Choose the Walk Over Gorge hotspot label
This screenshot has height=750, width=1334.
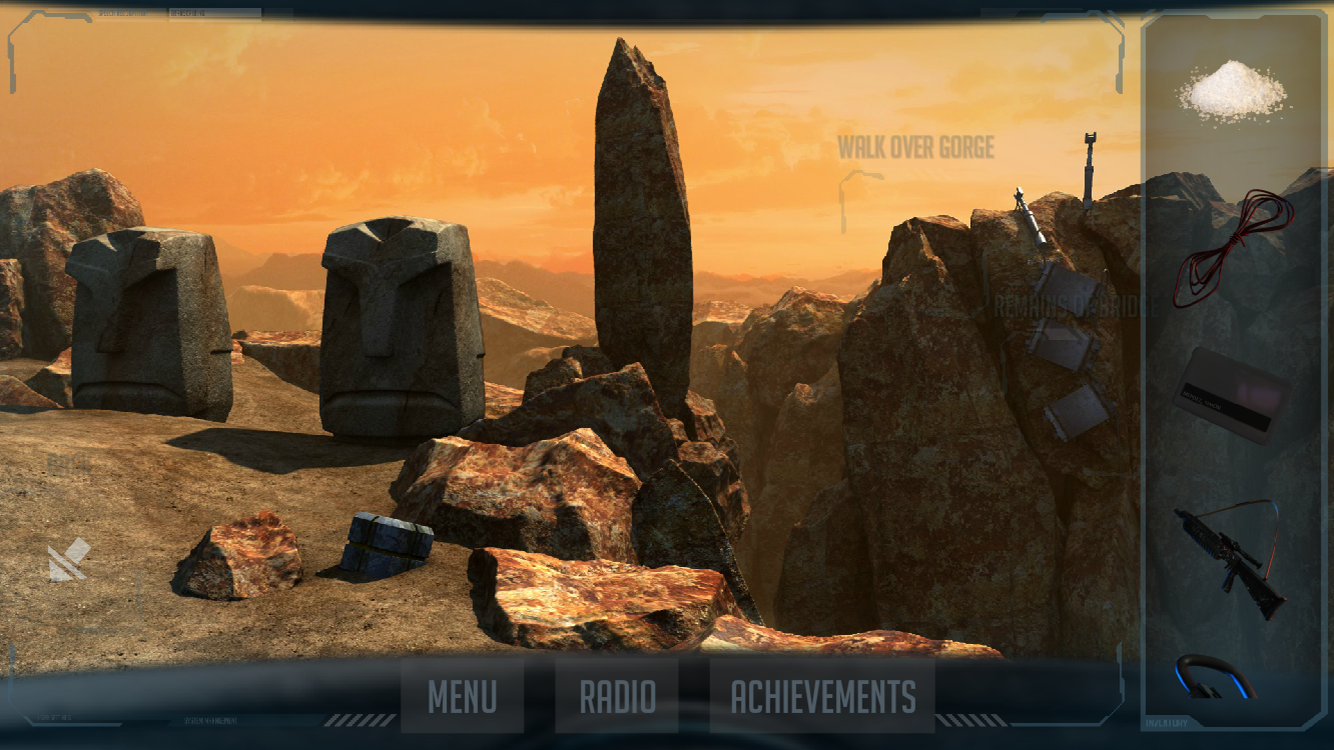coord(915,149)
